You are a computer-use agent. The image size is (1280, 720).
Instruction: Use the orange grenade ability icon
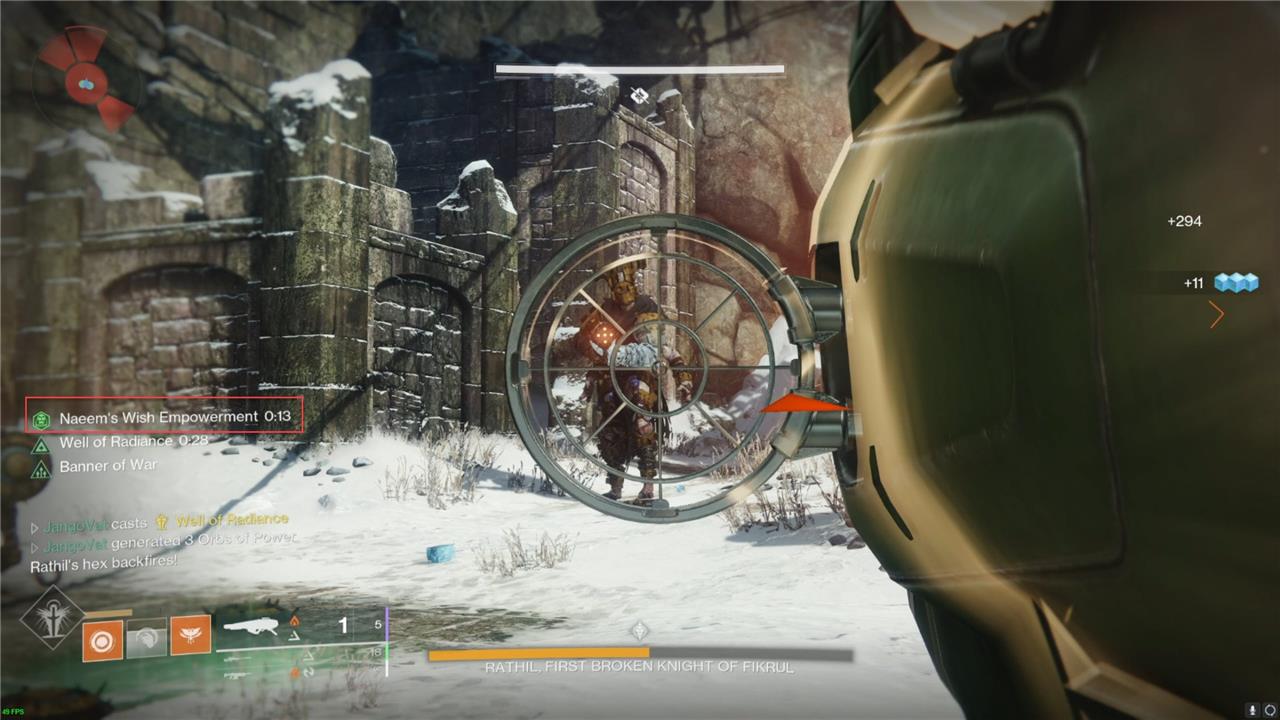102,638
